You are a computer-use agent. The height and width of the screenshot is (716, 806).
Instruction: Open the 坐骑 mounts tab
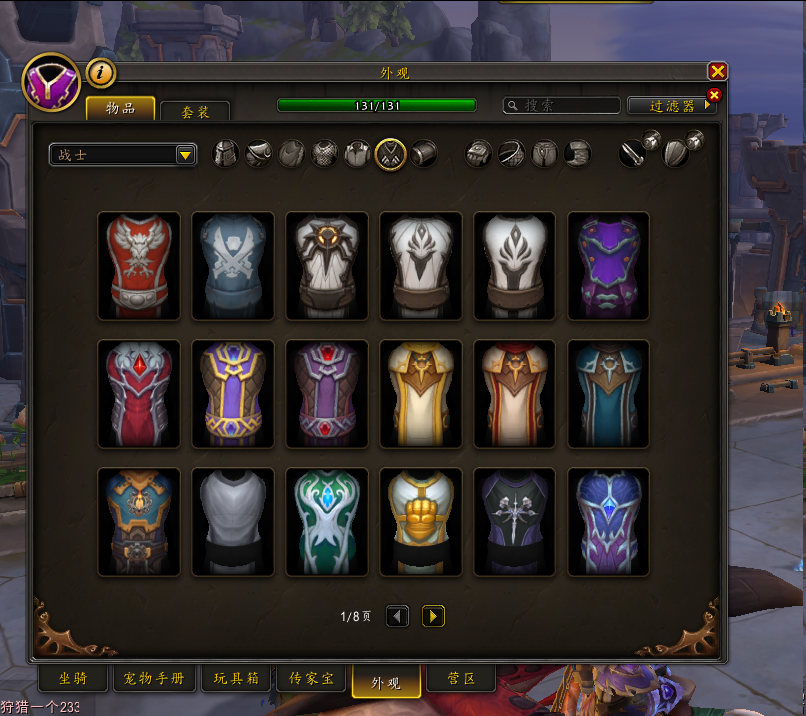(x=73, y=680)
